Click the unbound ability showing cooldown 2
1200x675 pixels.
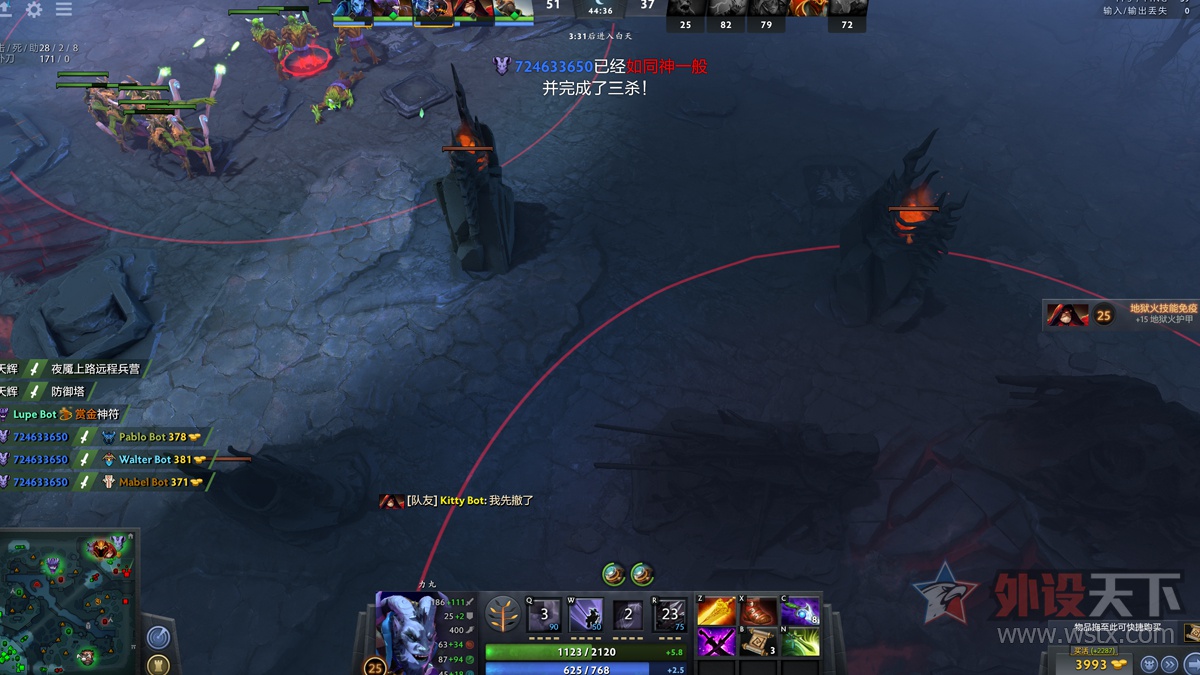point(628,614)
